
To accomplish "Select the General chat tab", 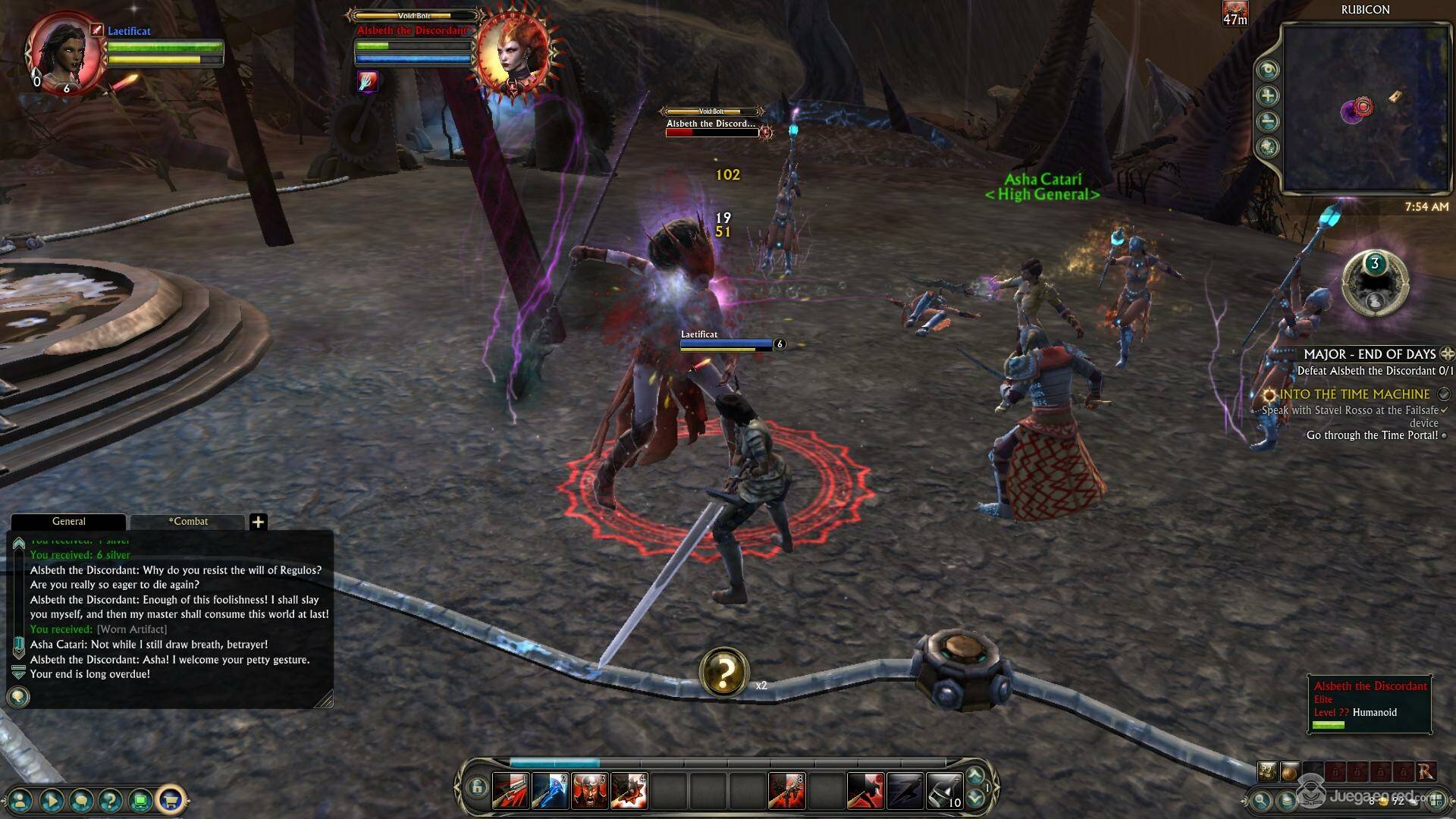I will [68, 522].
